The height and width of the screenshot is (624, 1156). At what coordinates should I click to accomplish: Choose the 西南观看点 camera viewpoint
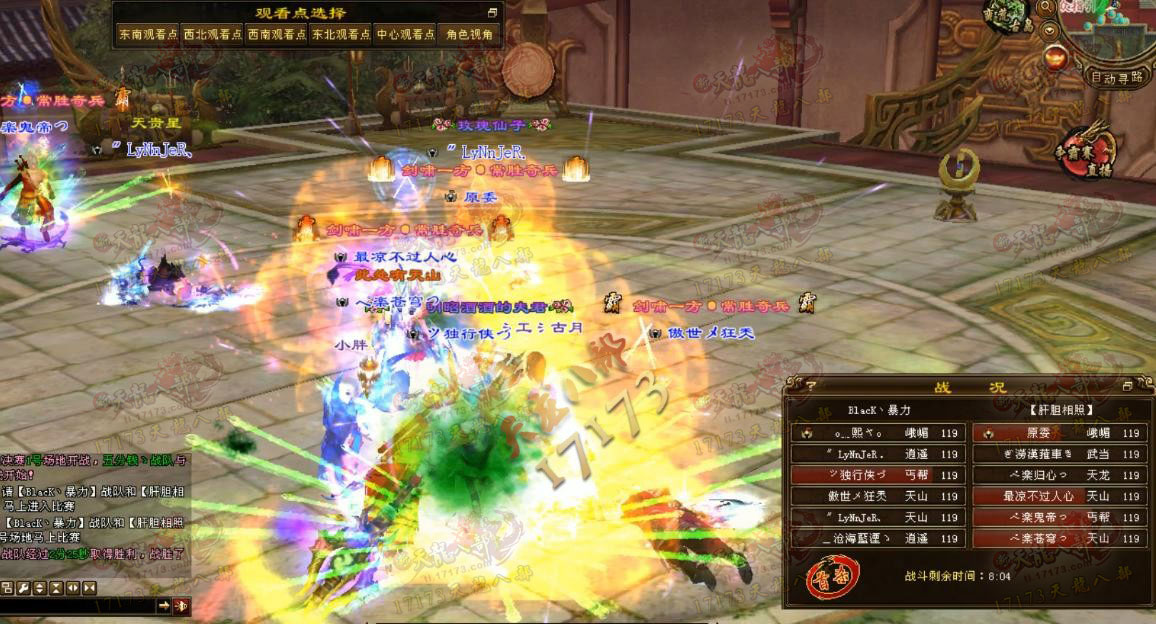click(x=276, y=34)
